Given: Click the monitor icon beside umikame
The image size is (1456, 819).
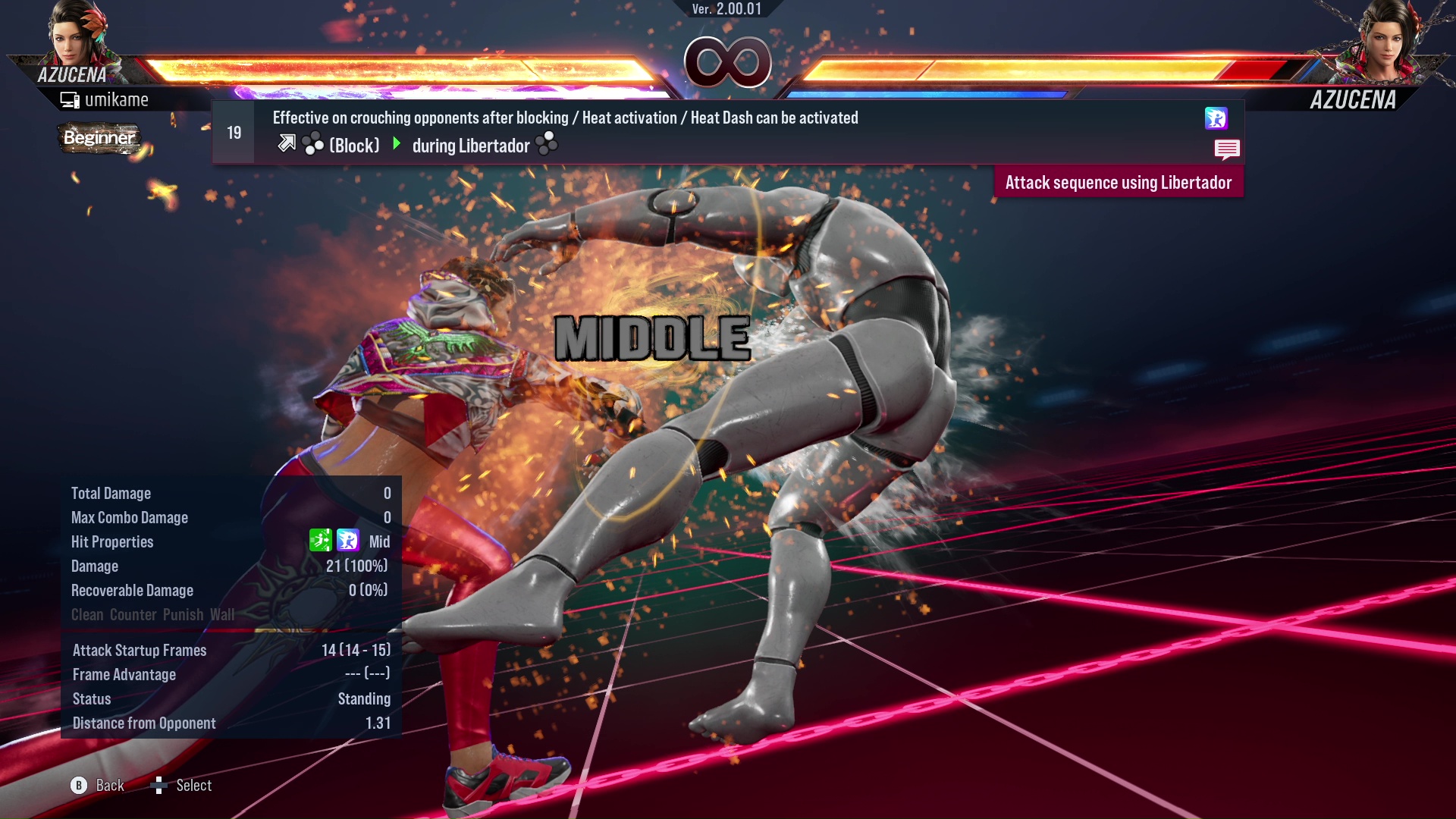Looking at the screenshot, I should 70,99.
